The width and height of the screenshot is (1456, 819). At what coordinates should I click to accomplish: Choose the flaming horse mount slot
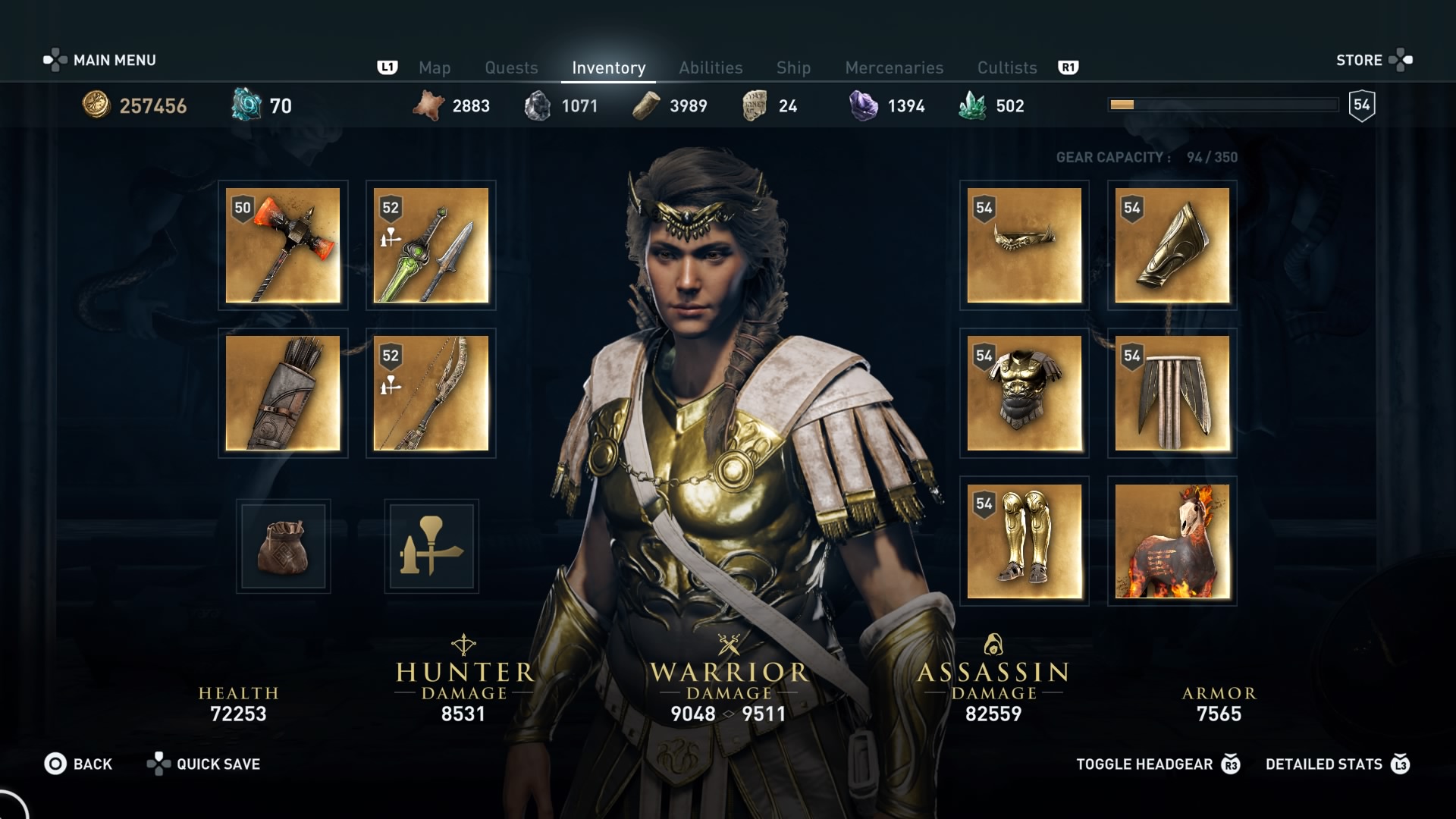pos(1172,541)
